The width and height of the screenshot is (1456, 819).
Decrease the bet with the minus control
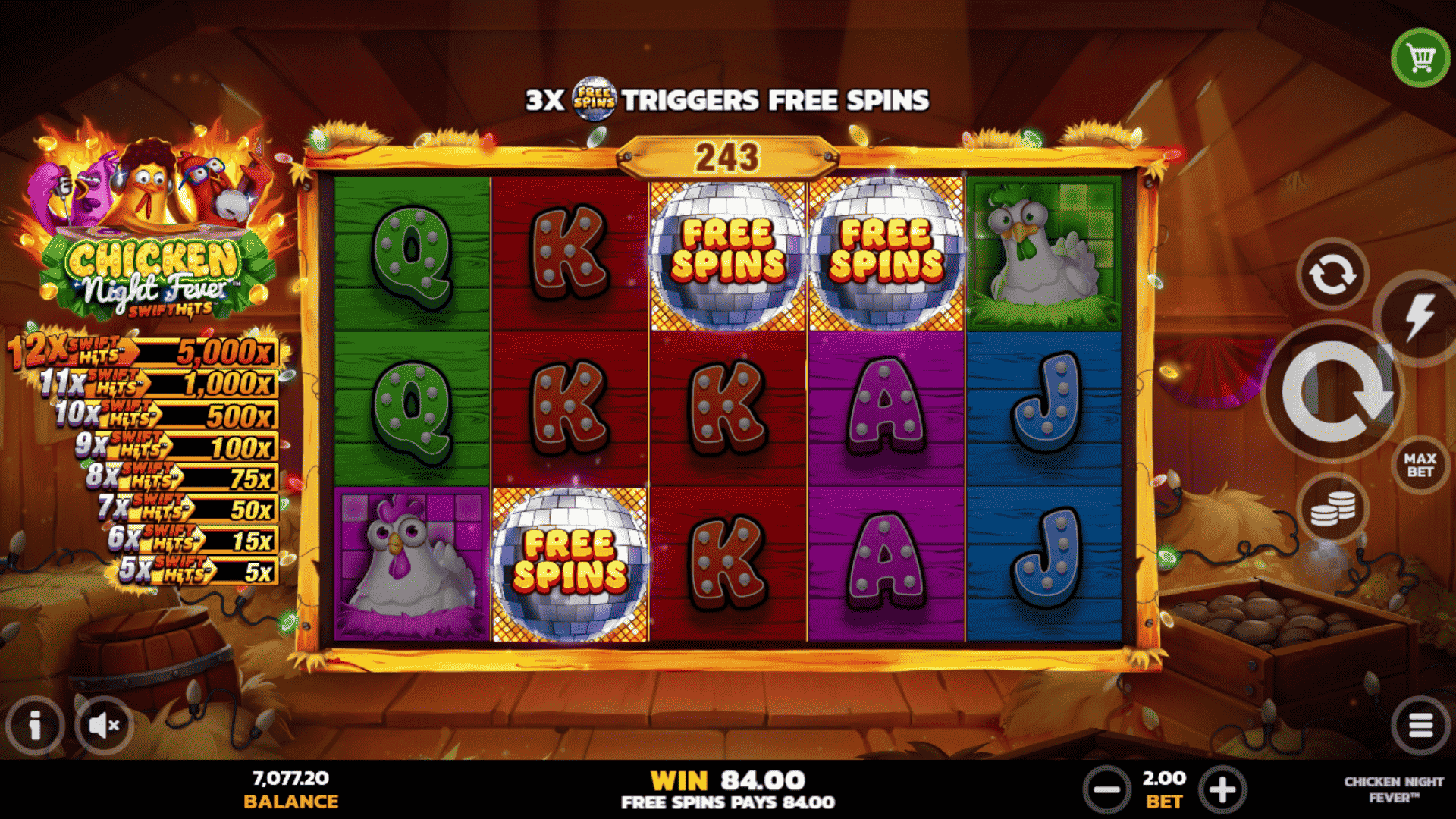pyautogui.click(x=1106, y=789)
